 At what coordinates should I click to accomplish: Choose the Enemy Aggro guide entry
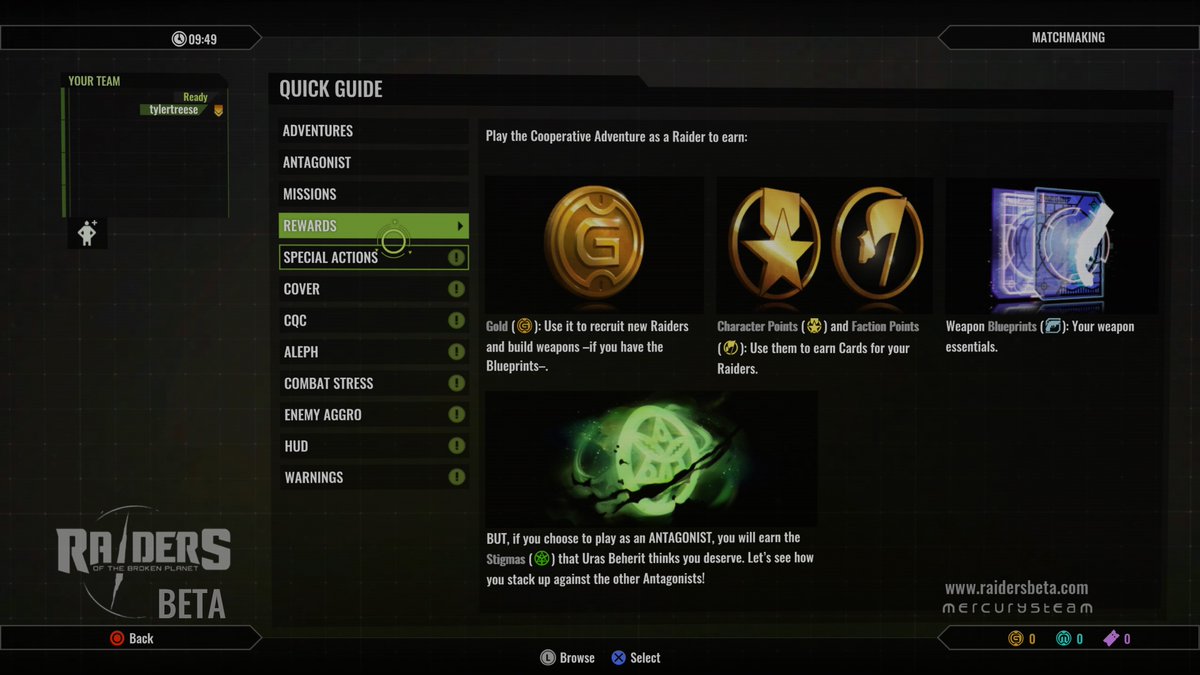click(x=372, y=415)
